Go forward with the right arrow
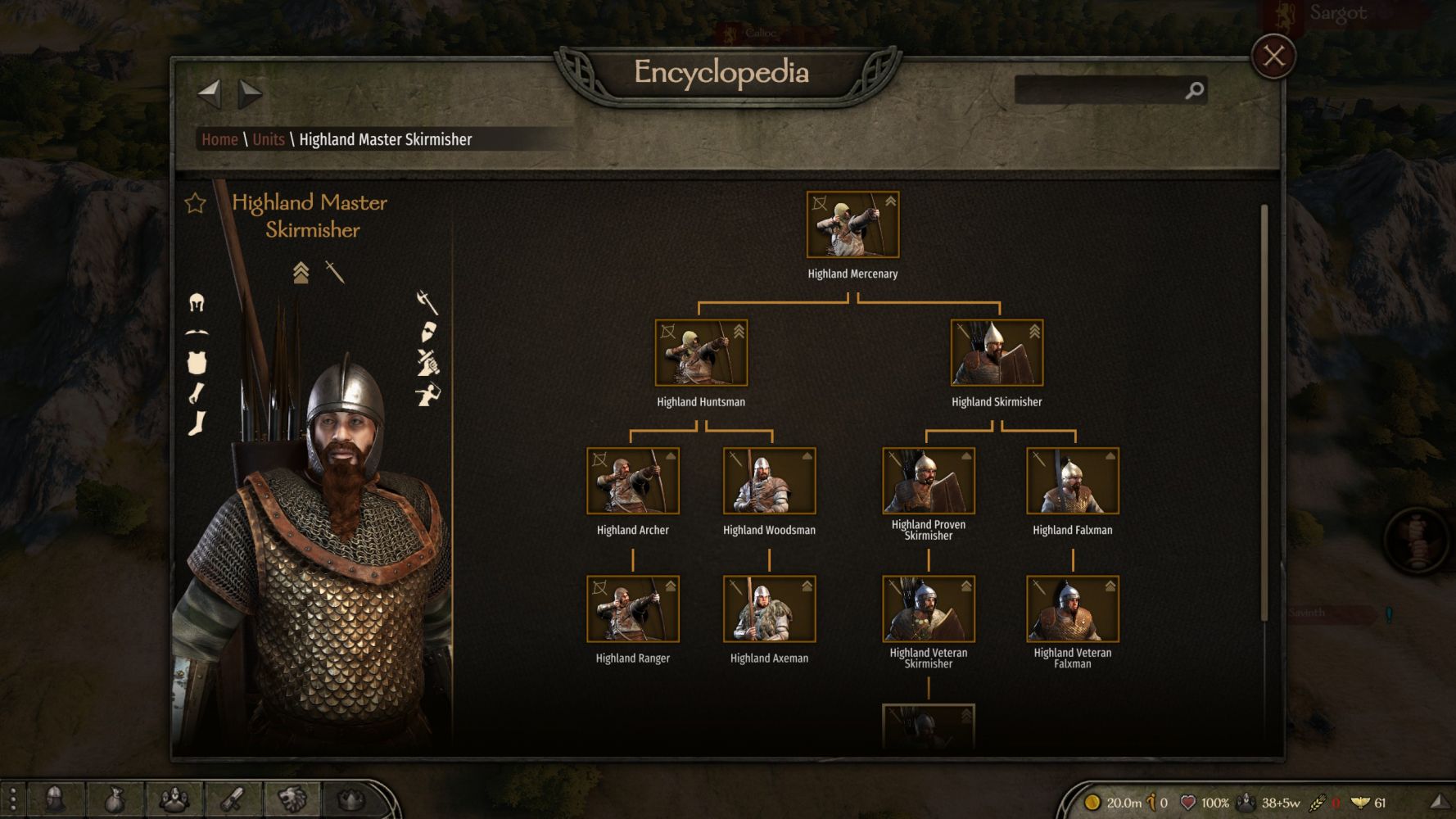1456x819 pixels. pyautogui.click(x=250, y=94)
